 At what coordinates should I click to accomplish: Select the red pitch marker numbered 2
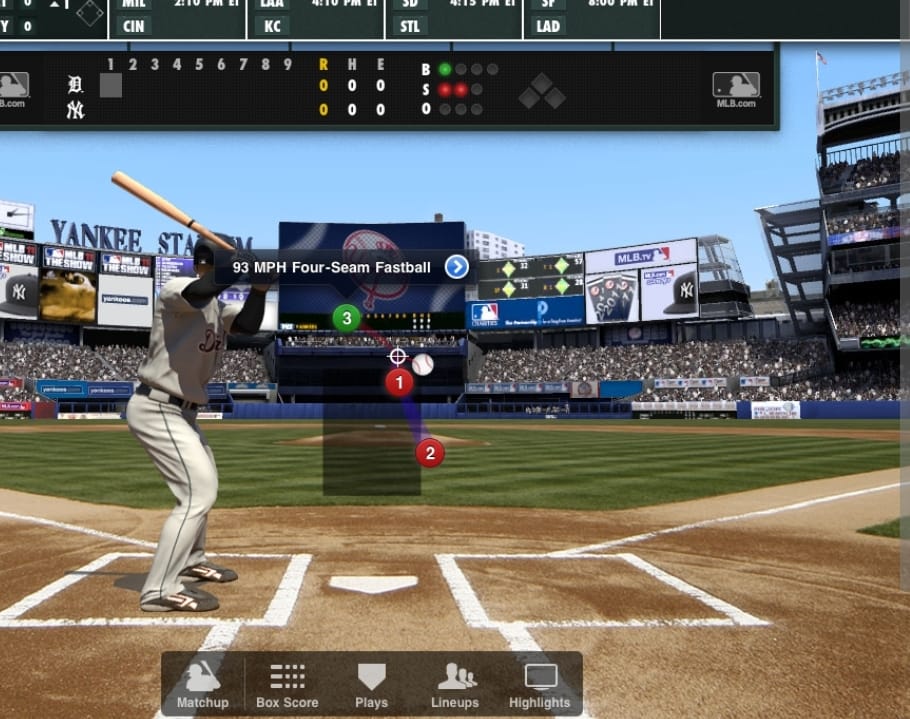click(x=429, y=453)
